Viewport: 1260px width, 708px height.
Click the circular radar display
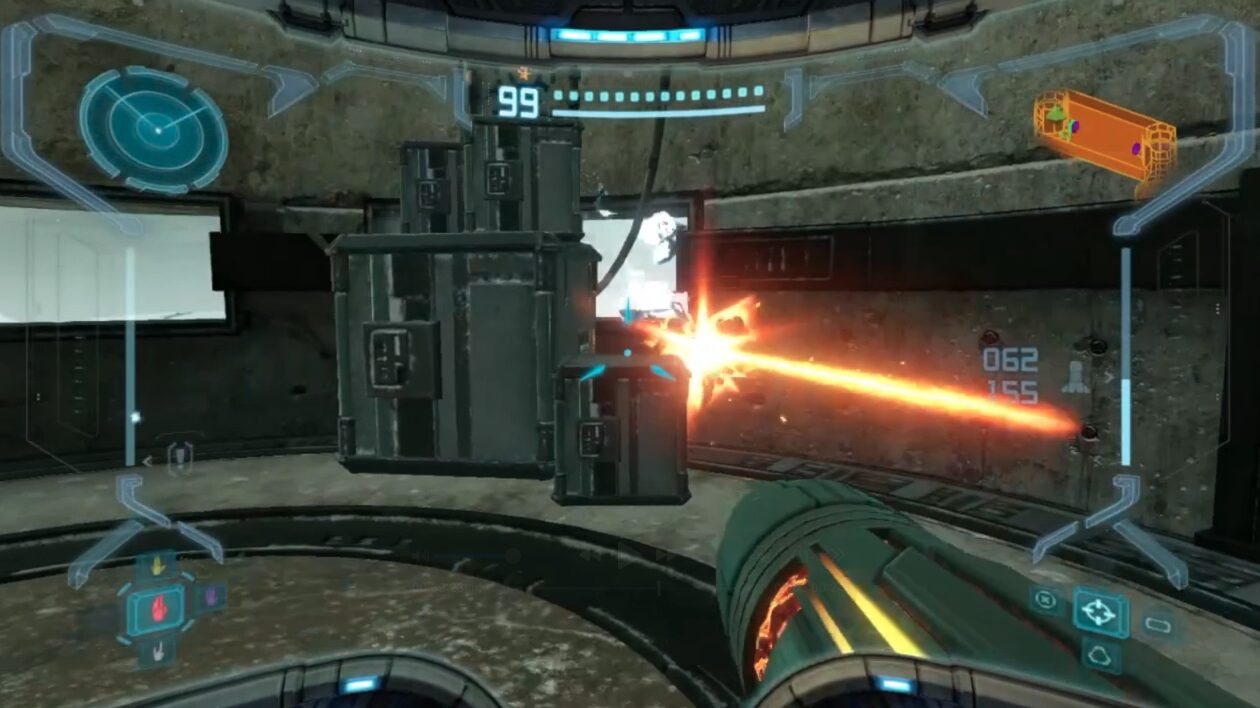click(x=154, y=128)
